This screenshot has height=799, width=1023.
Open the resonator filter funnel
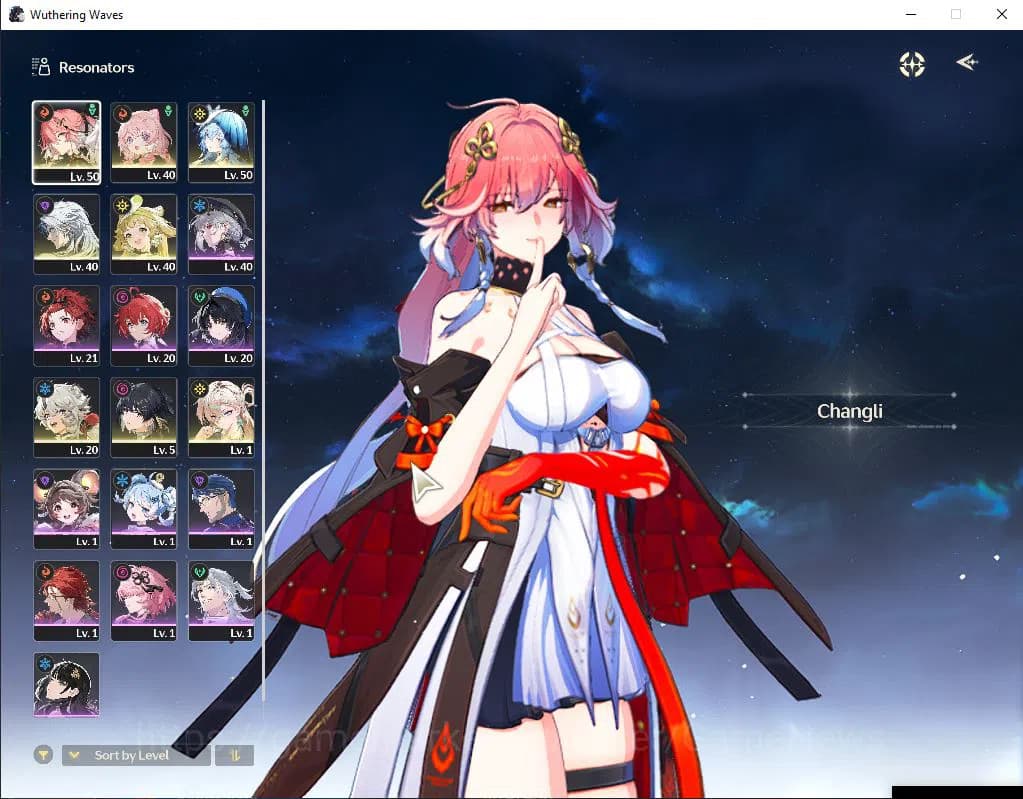click(x=43, y=755)
